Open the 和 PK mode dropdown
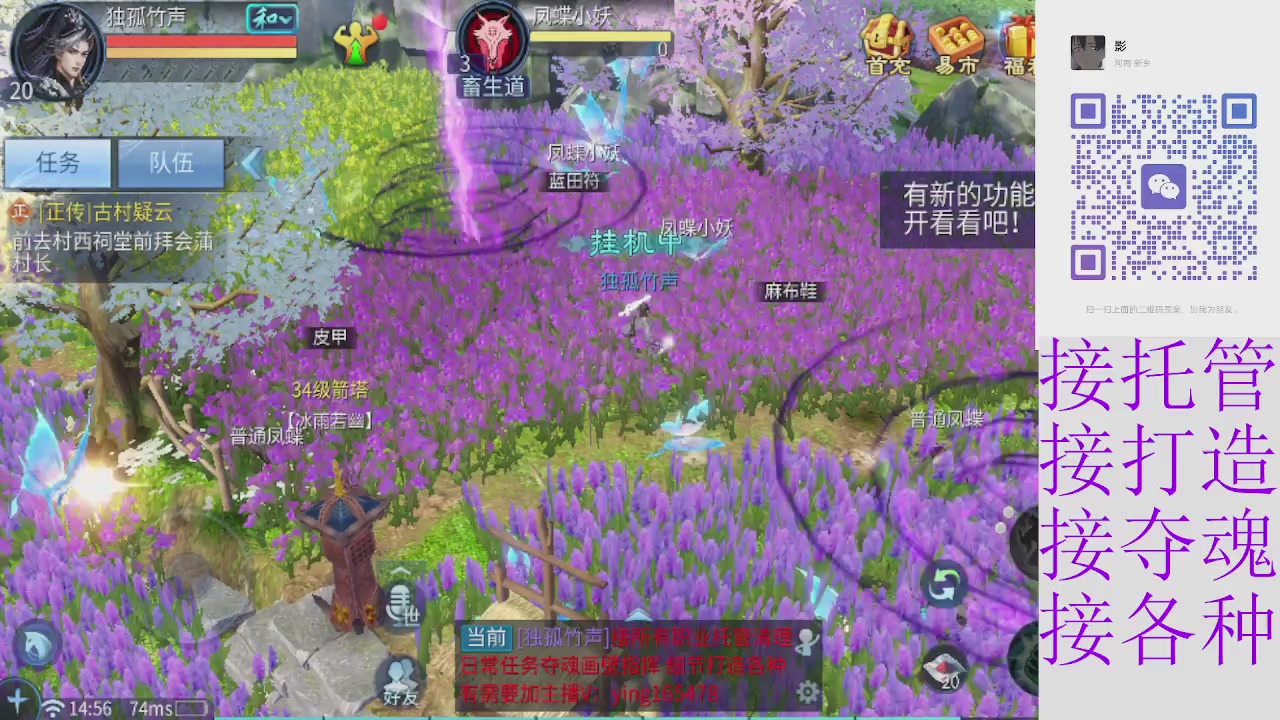The width and height of the screenshot is (1280, 720). tap(271, 19)
